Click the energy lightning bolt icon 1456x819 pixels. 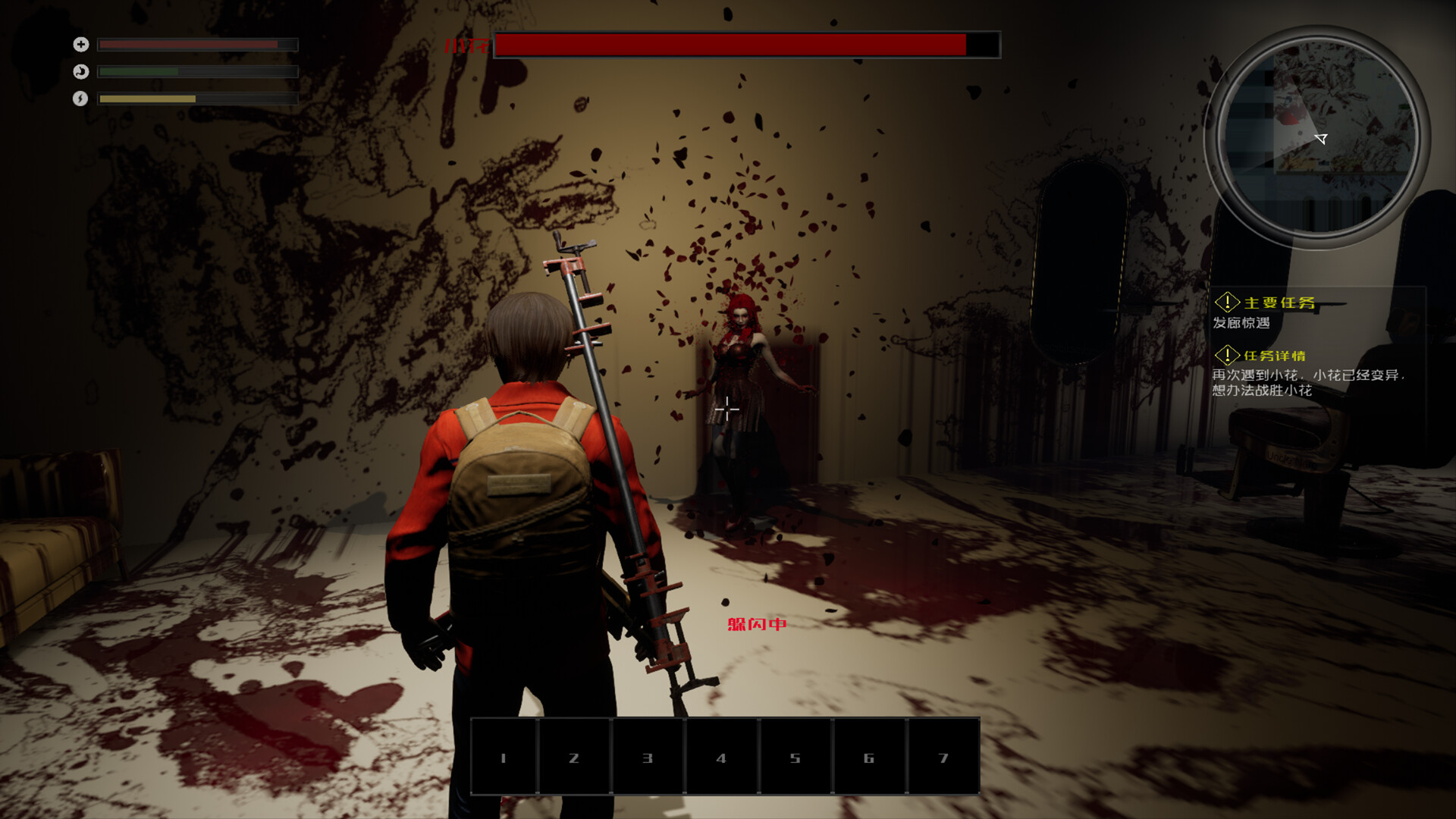[x=80, y=99]
